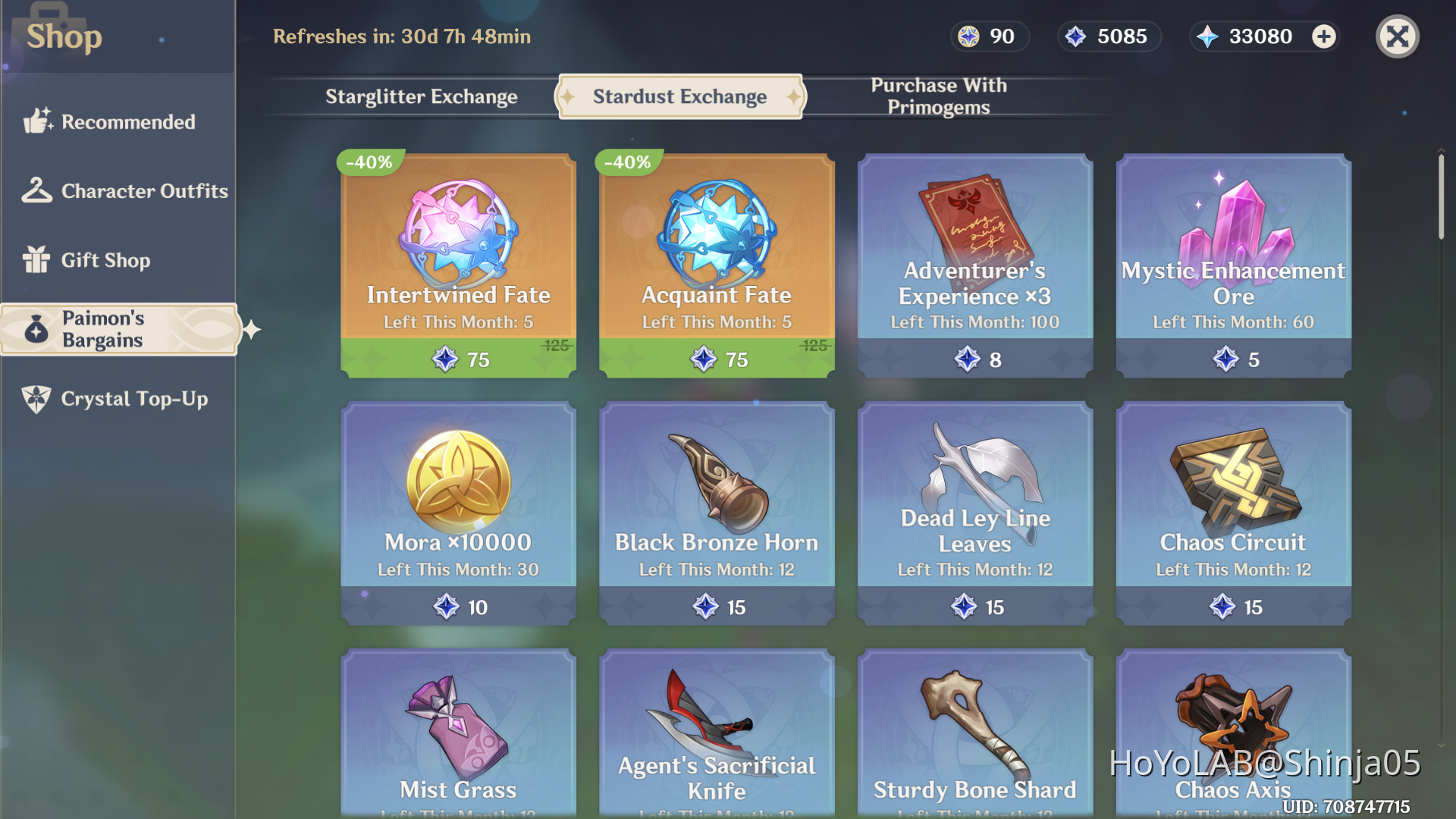Viewport: 1456px width, 819px height.
Task: Open the Gift Shop section
Action: [105, 260]
